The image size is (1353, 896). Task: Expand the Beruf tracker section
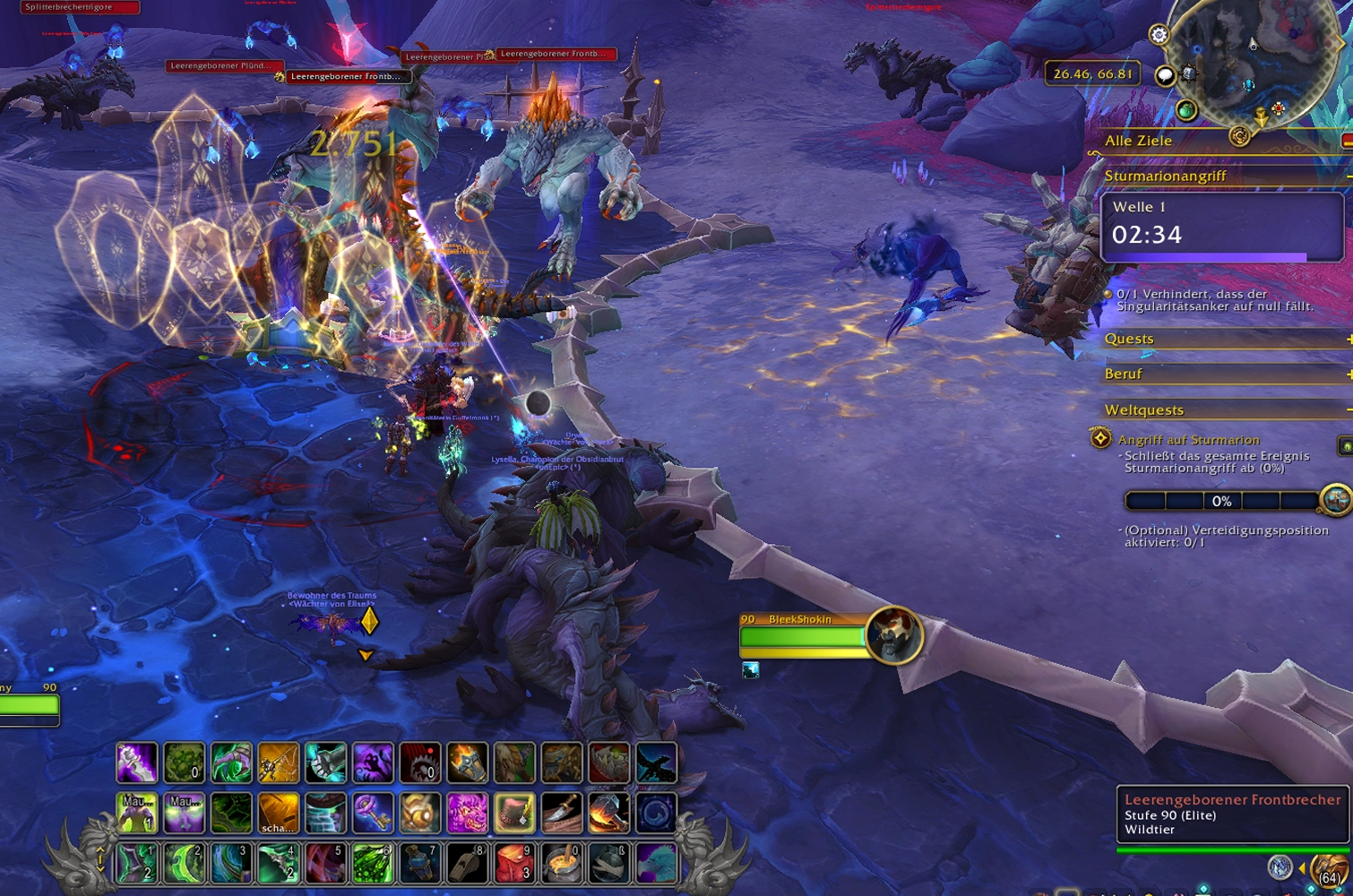point(1349,375)
